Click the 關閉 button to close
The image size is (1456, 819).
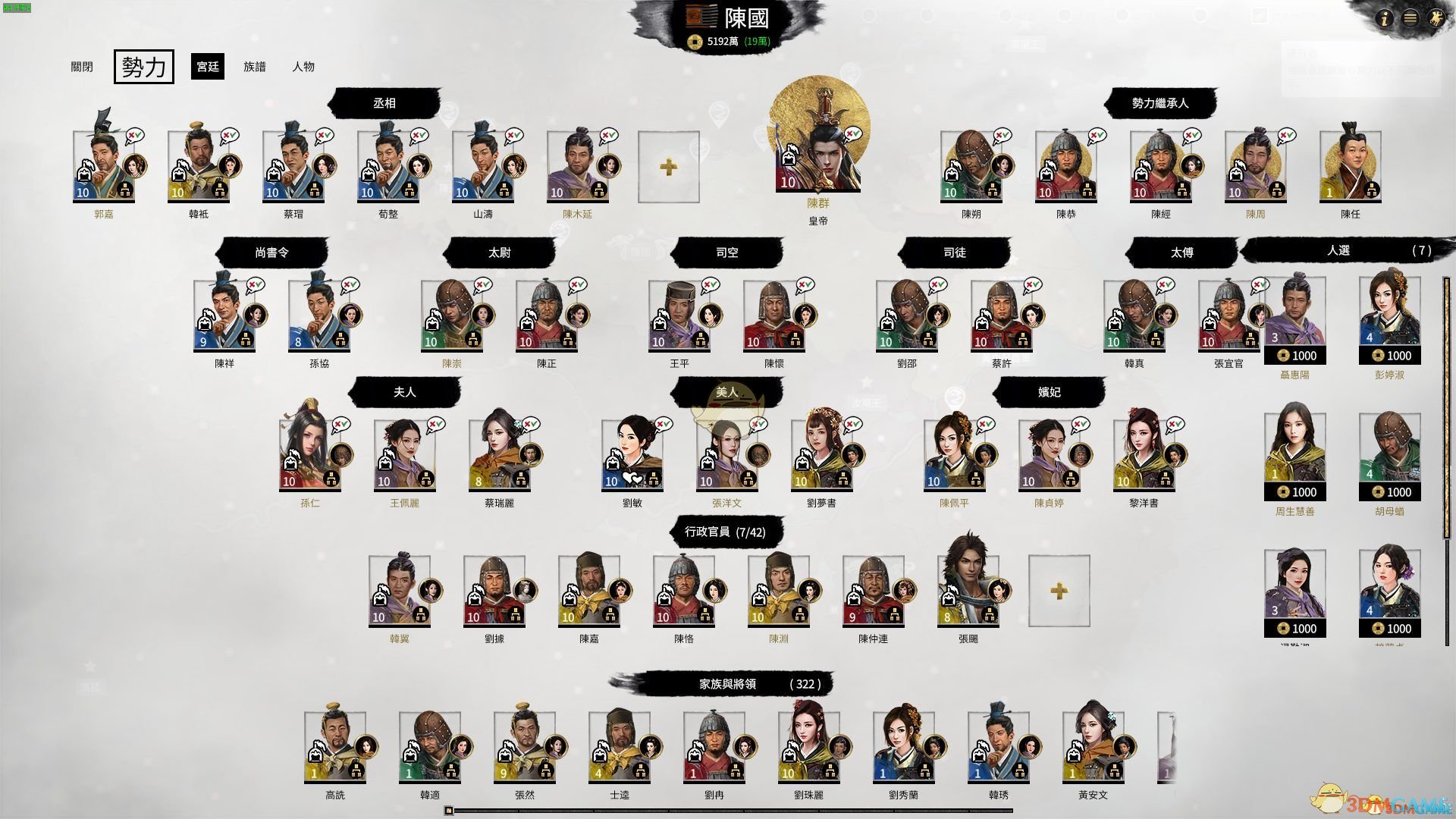(x=82, y=67)
